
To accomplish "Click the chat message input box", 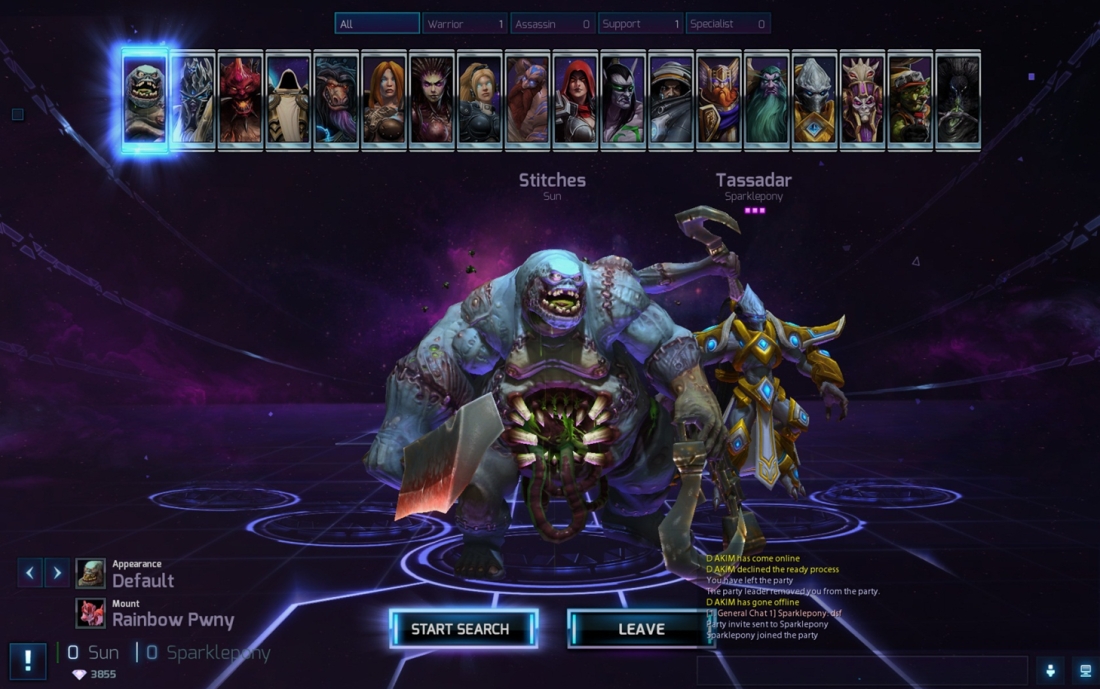I will [x=862, y=670].
